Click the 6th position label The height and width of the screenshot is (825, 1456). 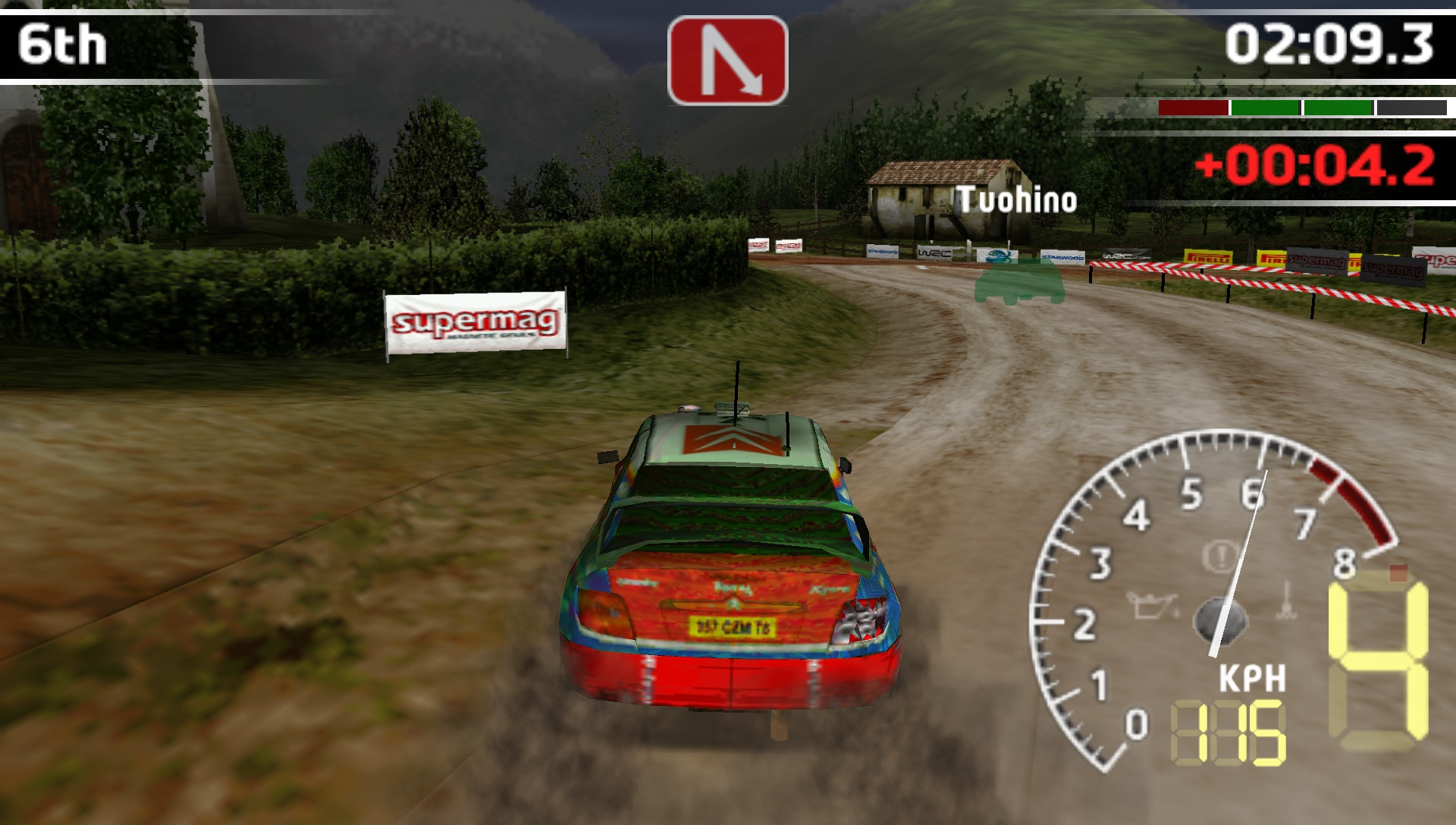(64, 43)
